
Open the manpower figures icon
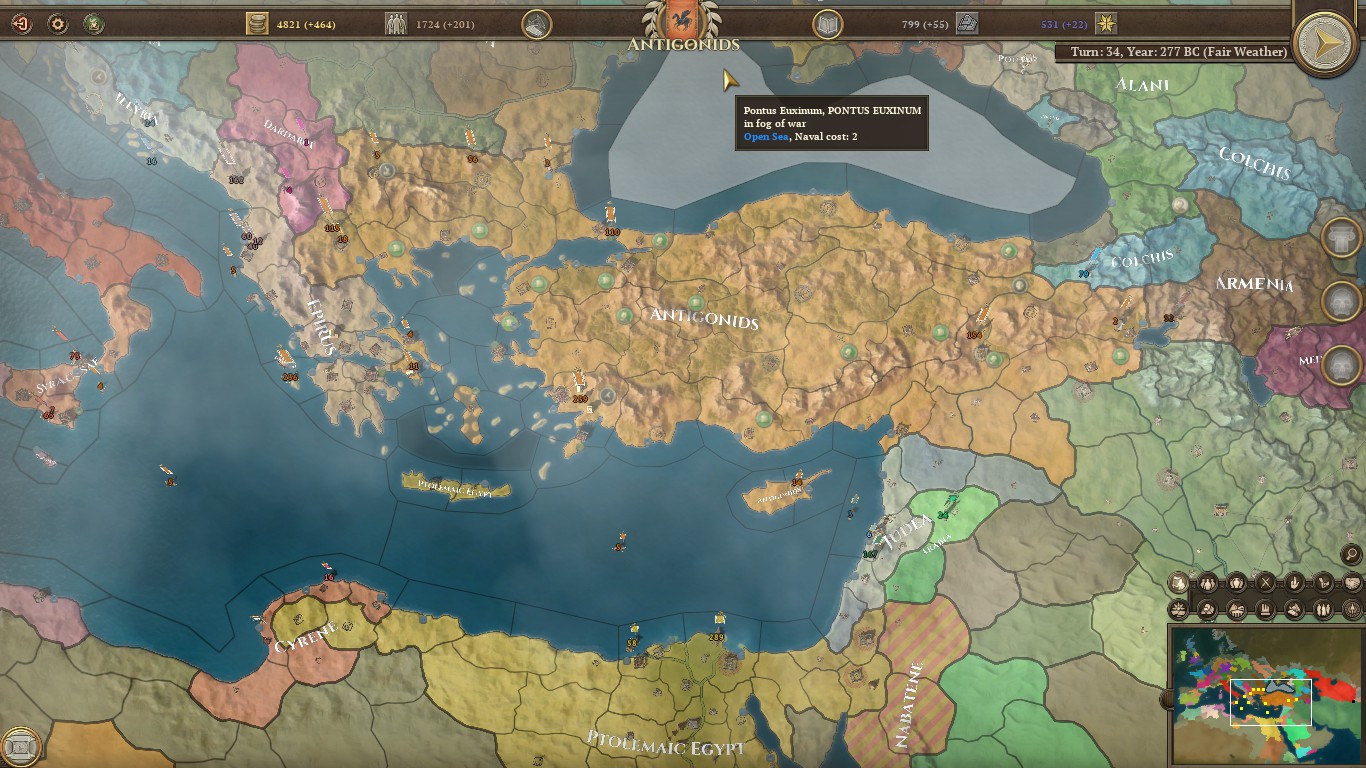(397, 24)
